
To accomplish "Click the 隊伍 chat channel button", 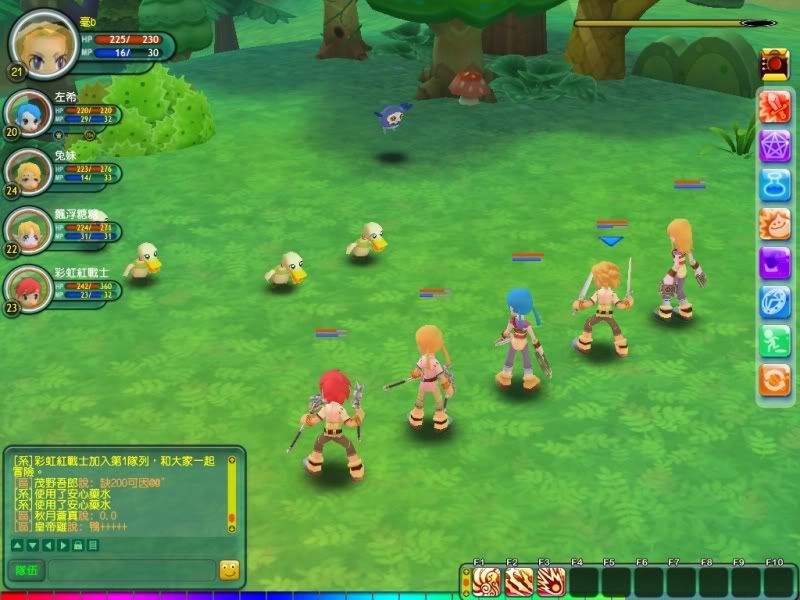I will point(25,570).
